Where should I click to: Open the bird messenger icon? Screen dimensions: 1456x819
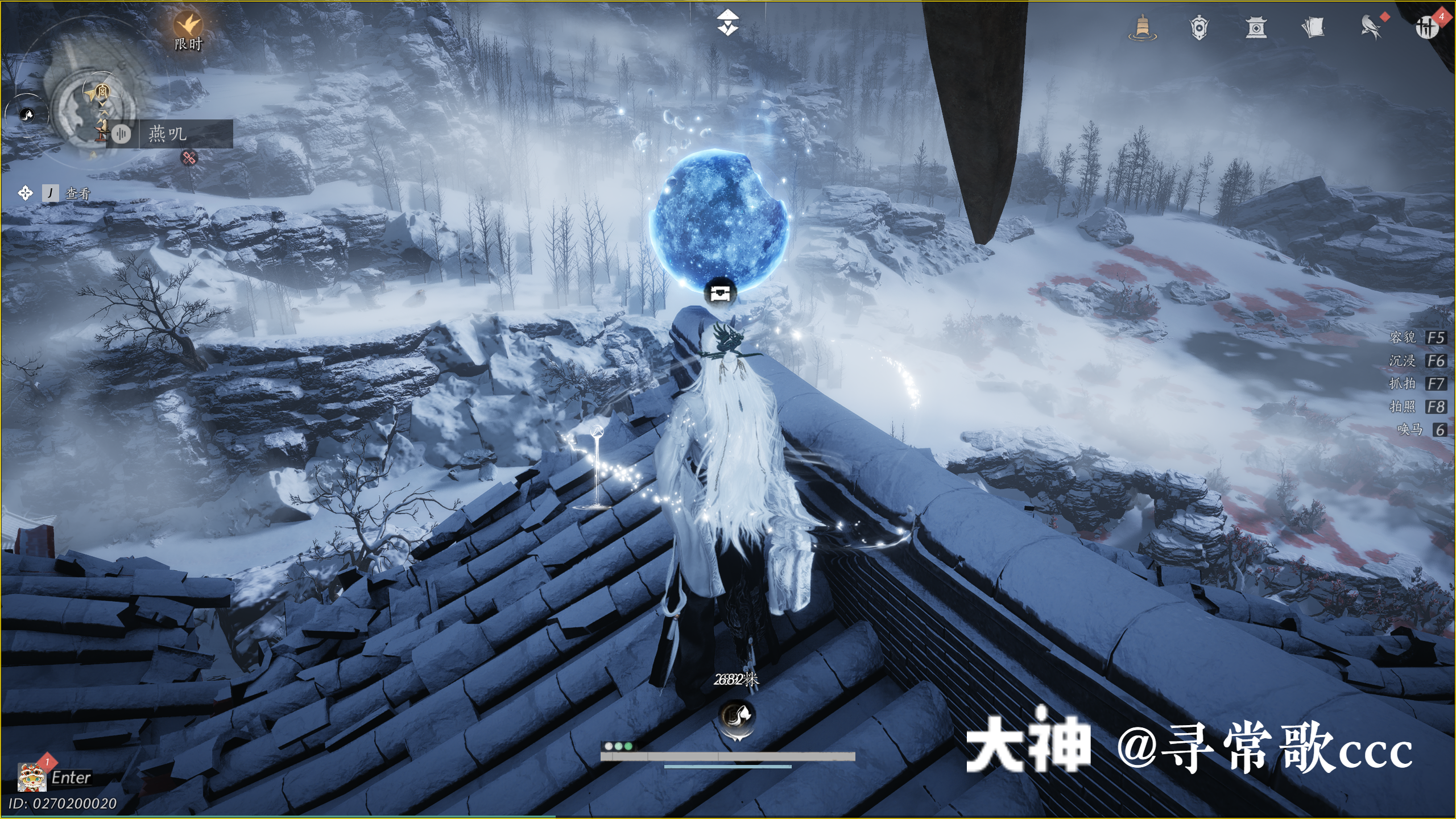tap(1372, 27)
